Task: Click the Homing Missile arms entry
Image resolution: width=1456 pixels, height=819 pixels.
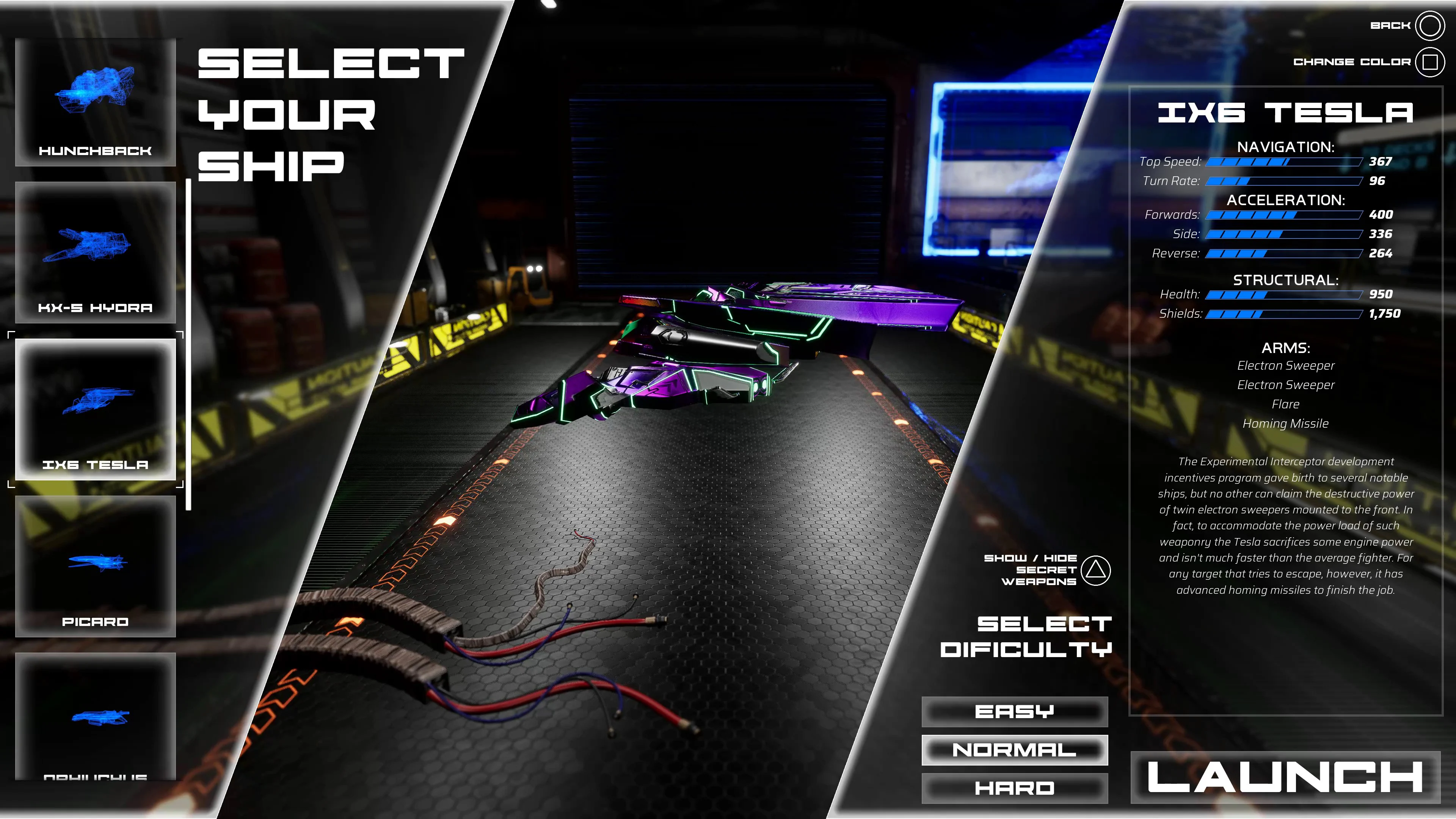Action: (1287, 423)
